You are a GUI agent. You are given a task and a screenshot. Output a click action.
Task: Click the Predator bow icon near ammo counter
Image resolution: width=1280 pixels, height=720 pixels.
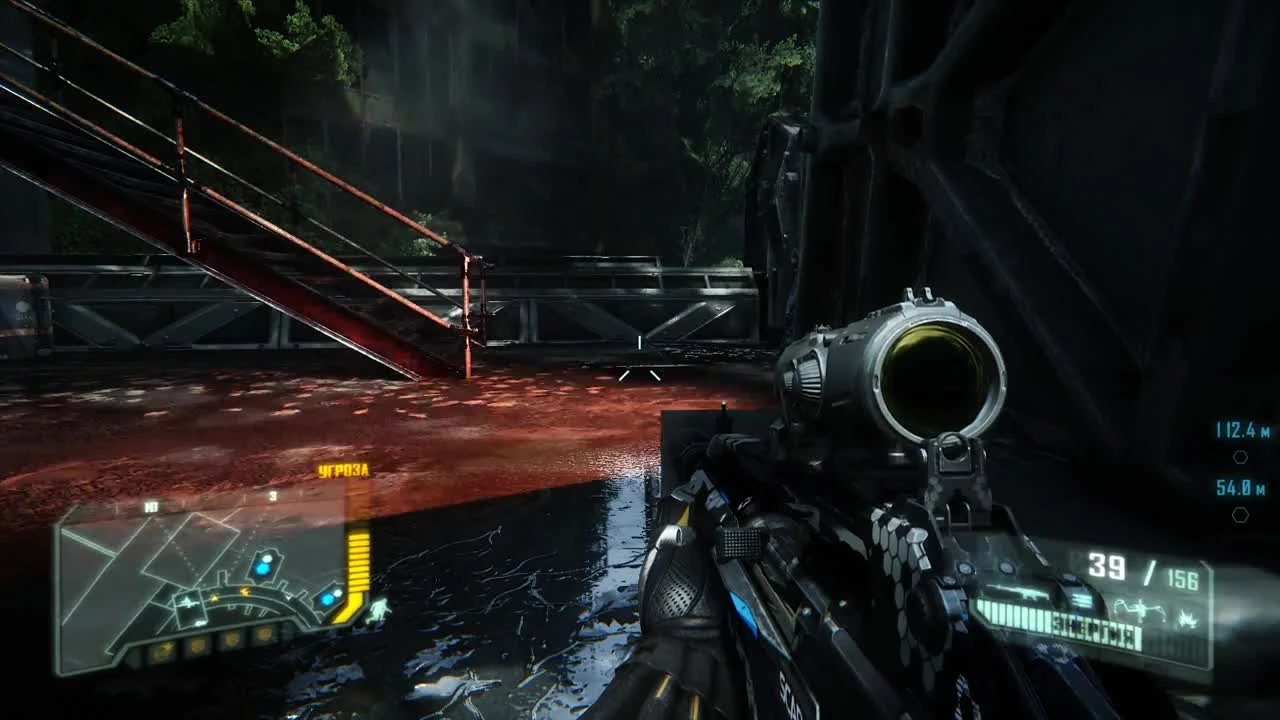click(1139, 609)
